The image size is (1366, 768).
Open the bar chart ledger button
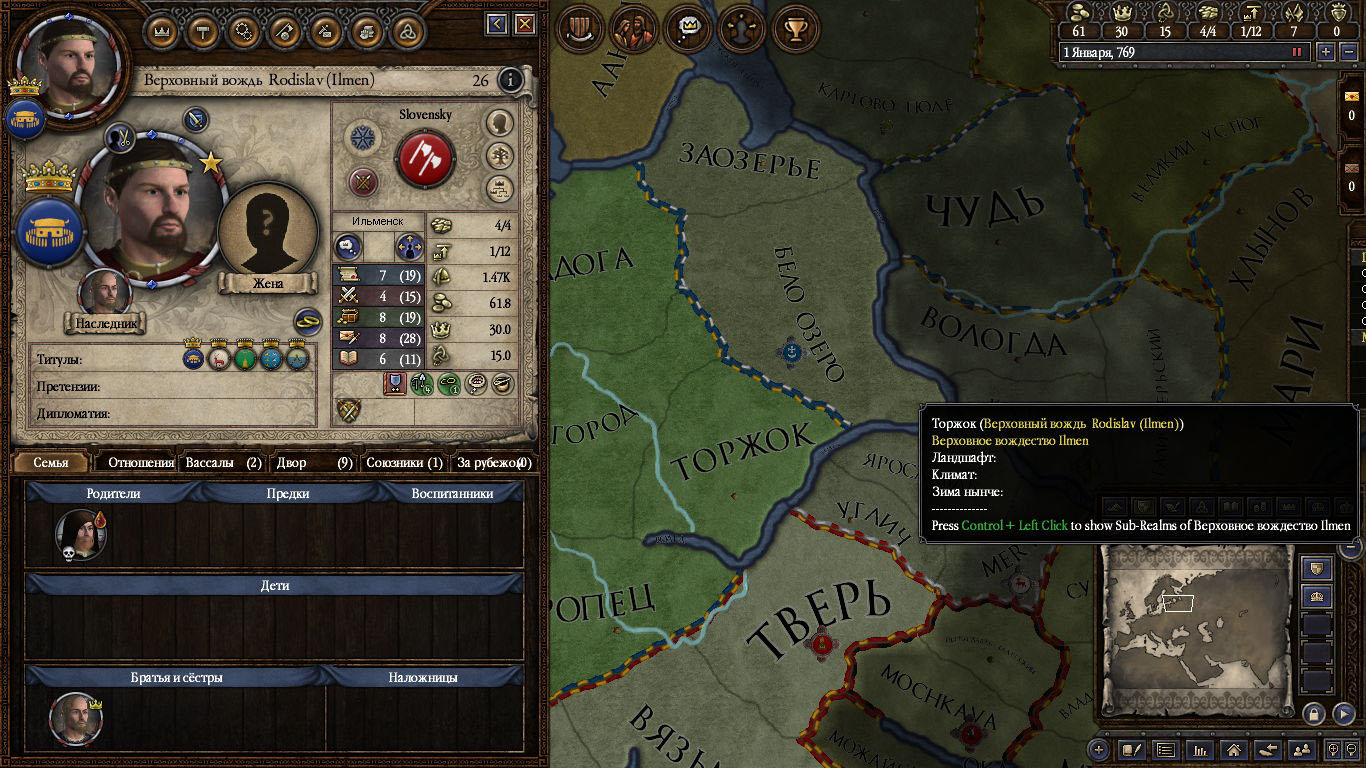click(x=1200, y=749)
